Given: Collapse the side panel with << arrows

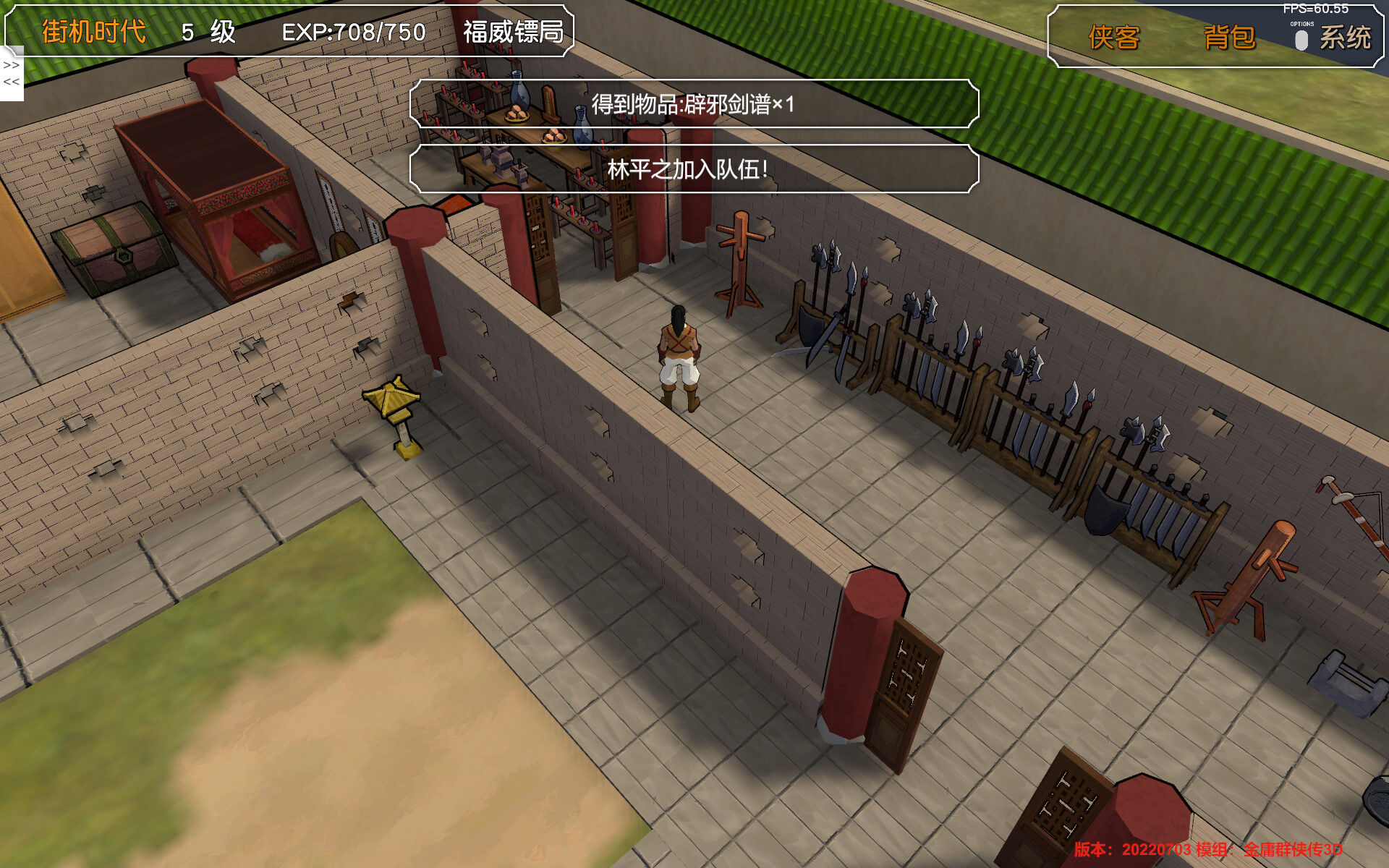Looking at the screenshot, I should (x=11, y=82).
